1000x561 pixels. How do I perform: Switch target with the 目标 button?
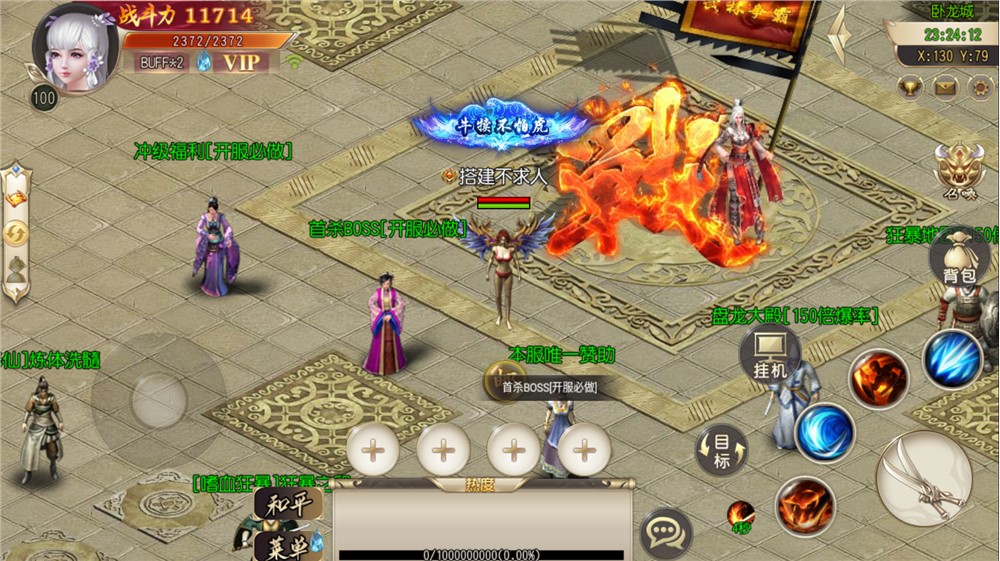pyautogui.click(x=721, y=449)
